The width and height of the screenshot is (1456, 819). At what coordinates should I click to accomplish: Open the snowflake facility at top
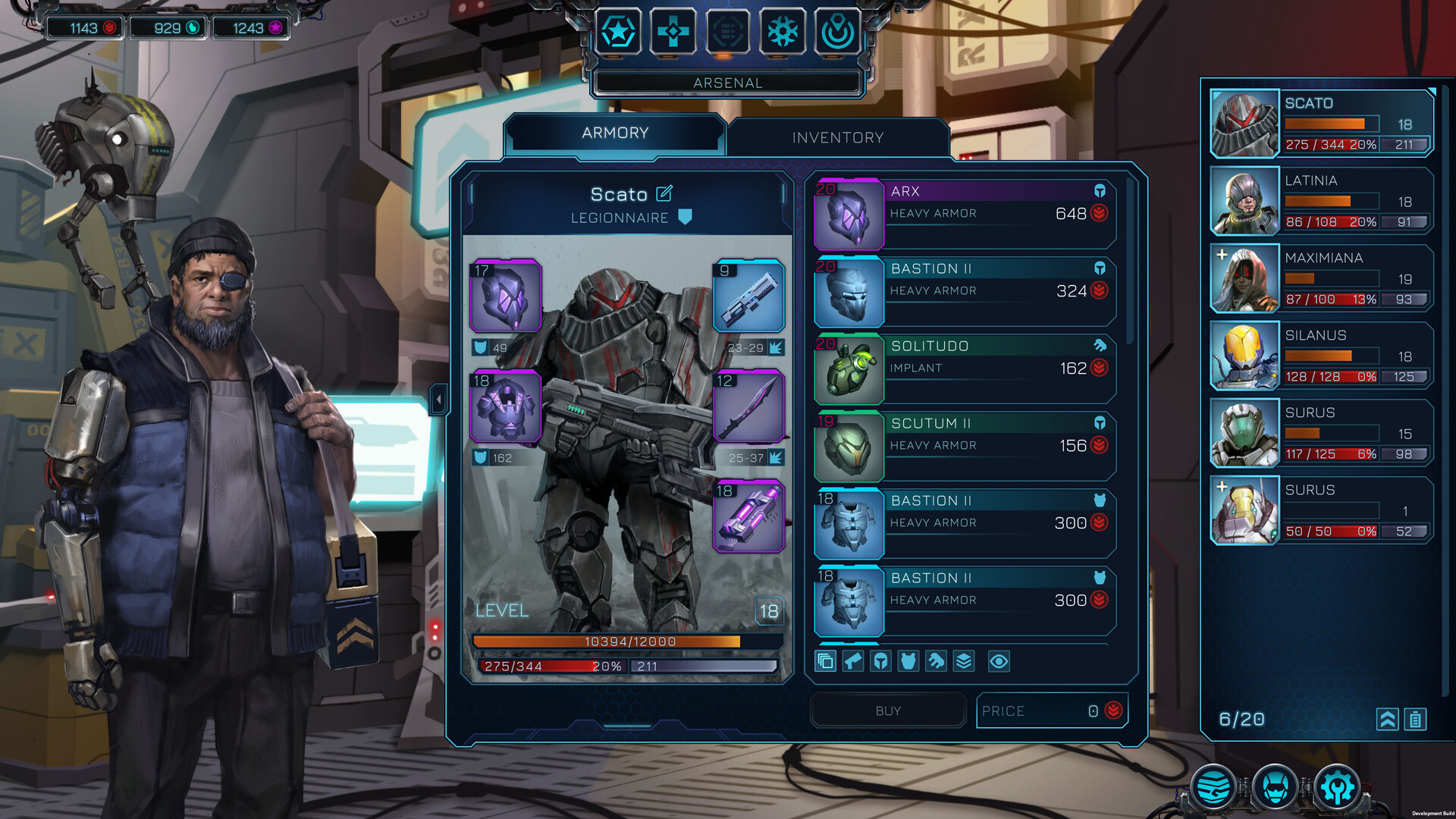point(783,32)
